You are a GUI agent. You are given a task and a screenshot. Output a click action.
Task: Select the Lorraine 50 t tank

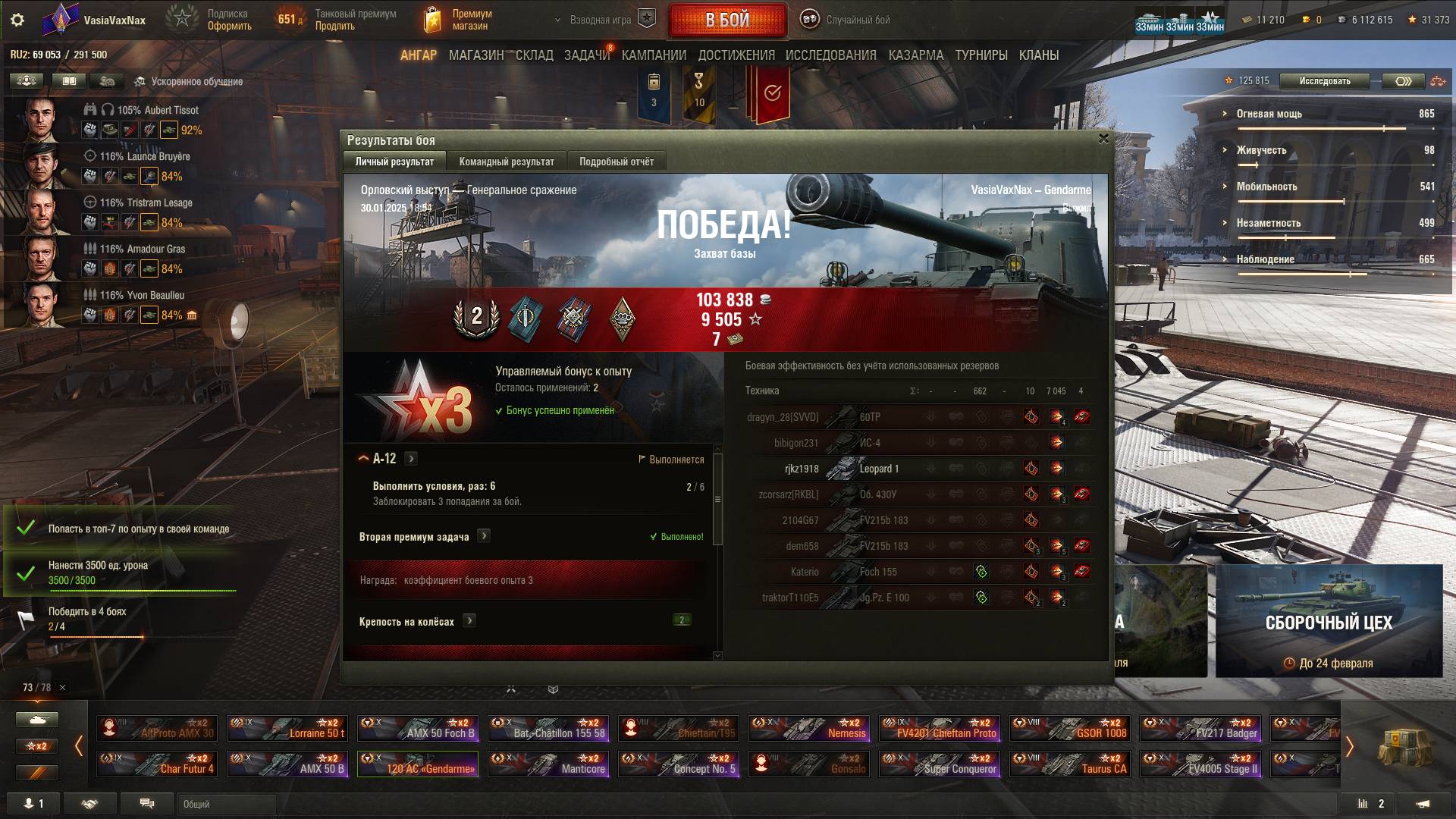[x=287, y=728]
